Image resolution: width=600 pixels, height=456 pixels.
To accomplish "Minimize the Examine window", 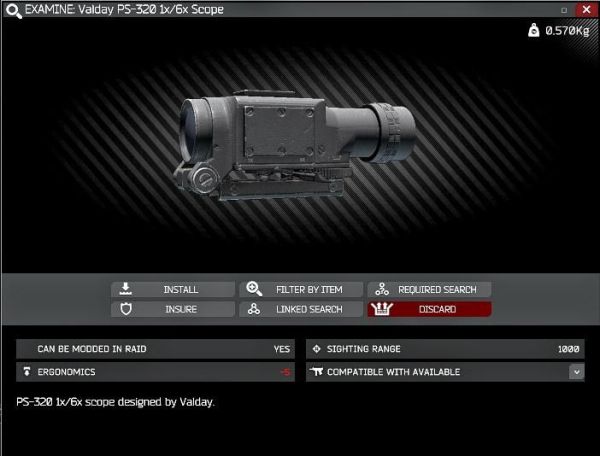I will (564, 9).
